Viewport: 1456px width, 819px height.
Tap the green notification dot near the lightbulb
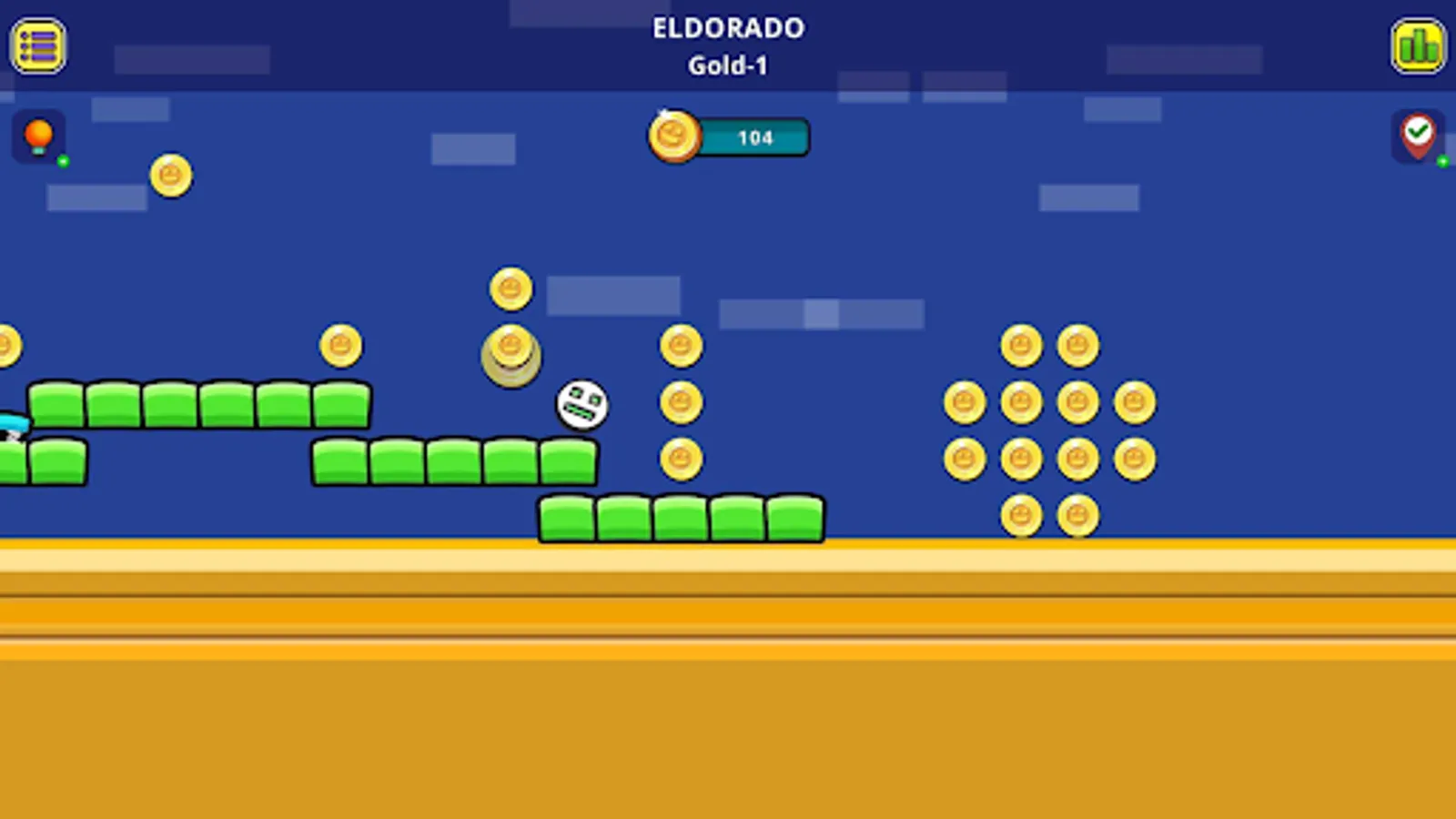pyautogui.click(x=61, y=161)
